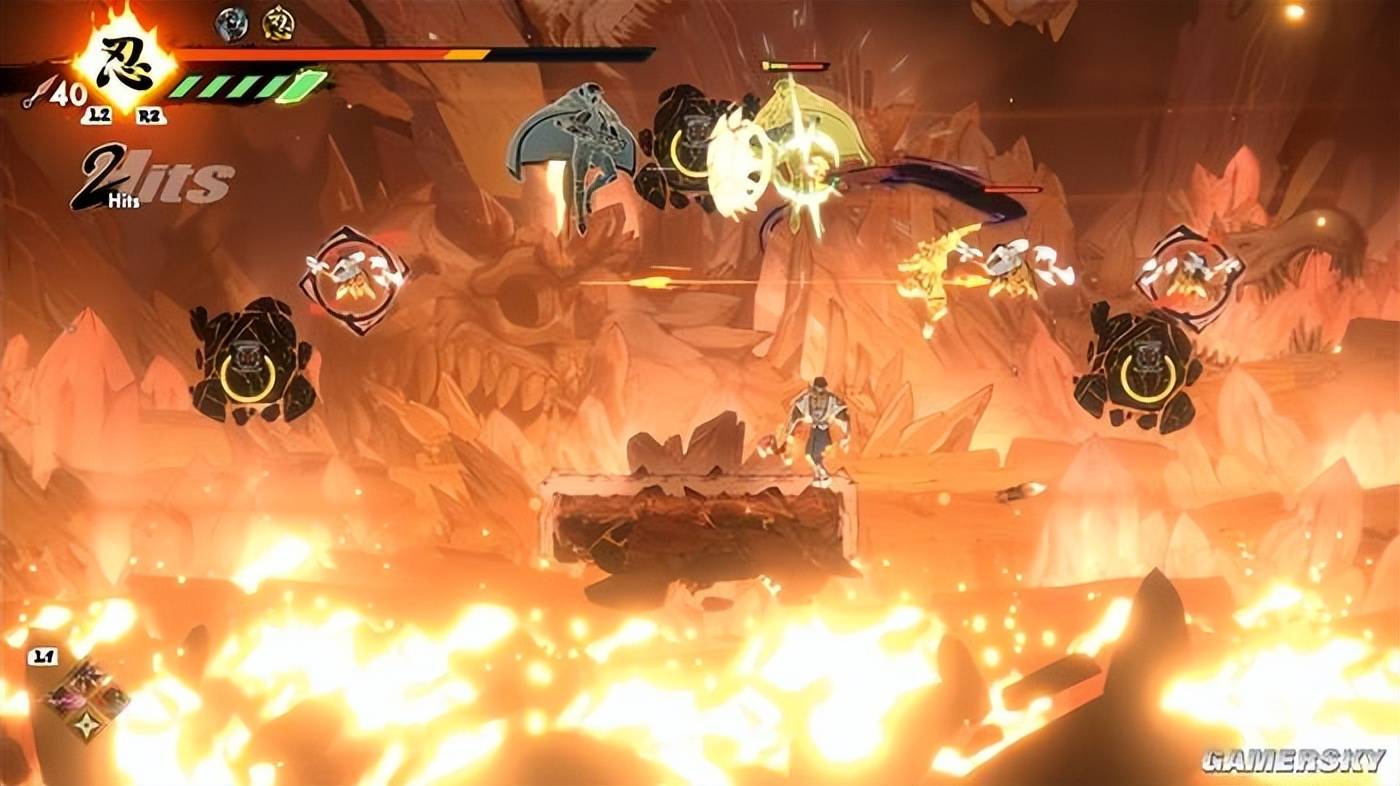Select the flaming ninja kanji emblem
Screen dimensions: 1400x786
pos(126,65)
